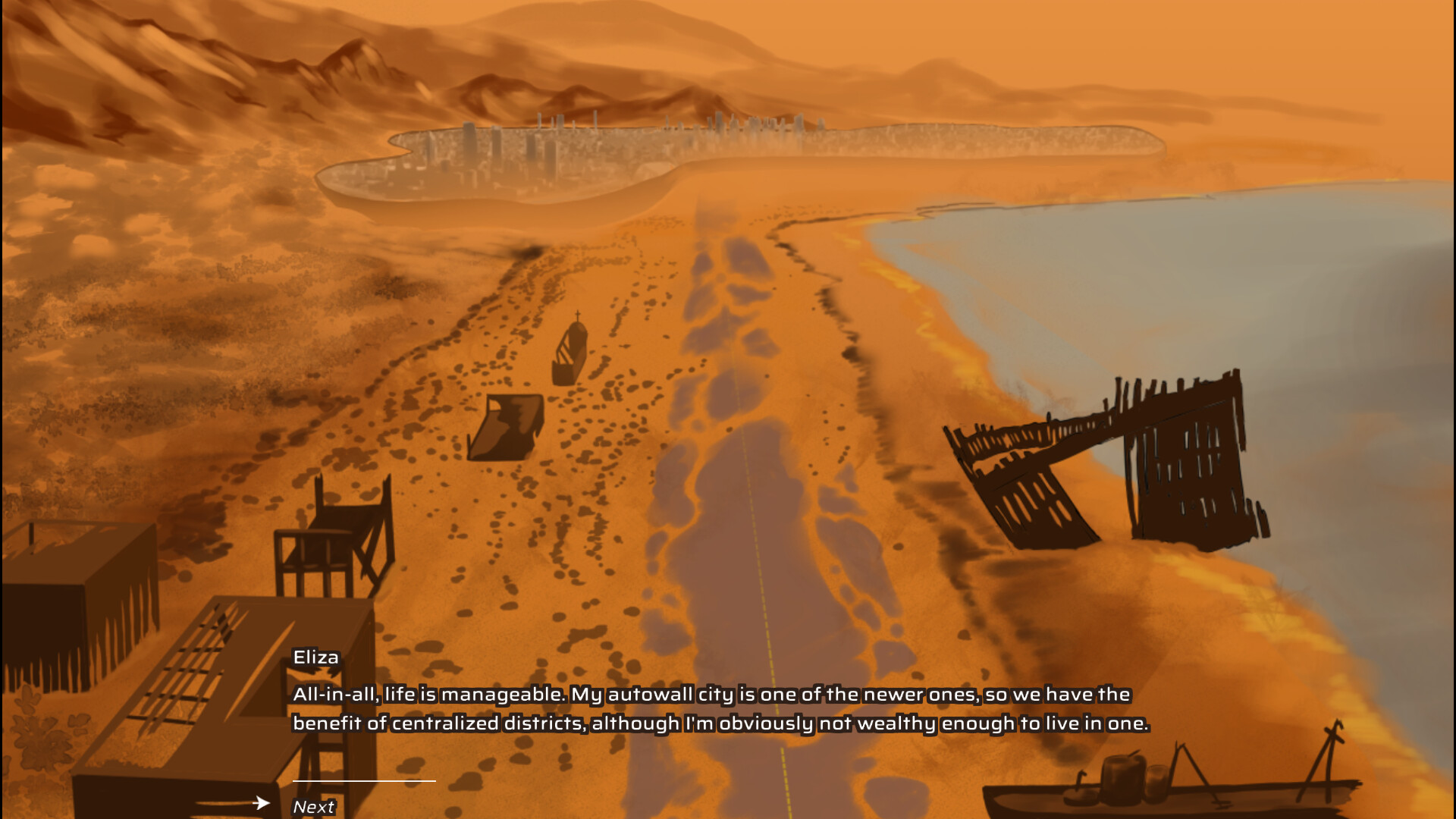Screen dimensions: 1456x819
Task: Click the horizontal divider line above Next
Action: (364, 783)
